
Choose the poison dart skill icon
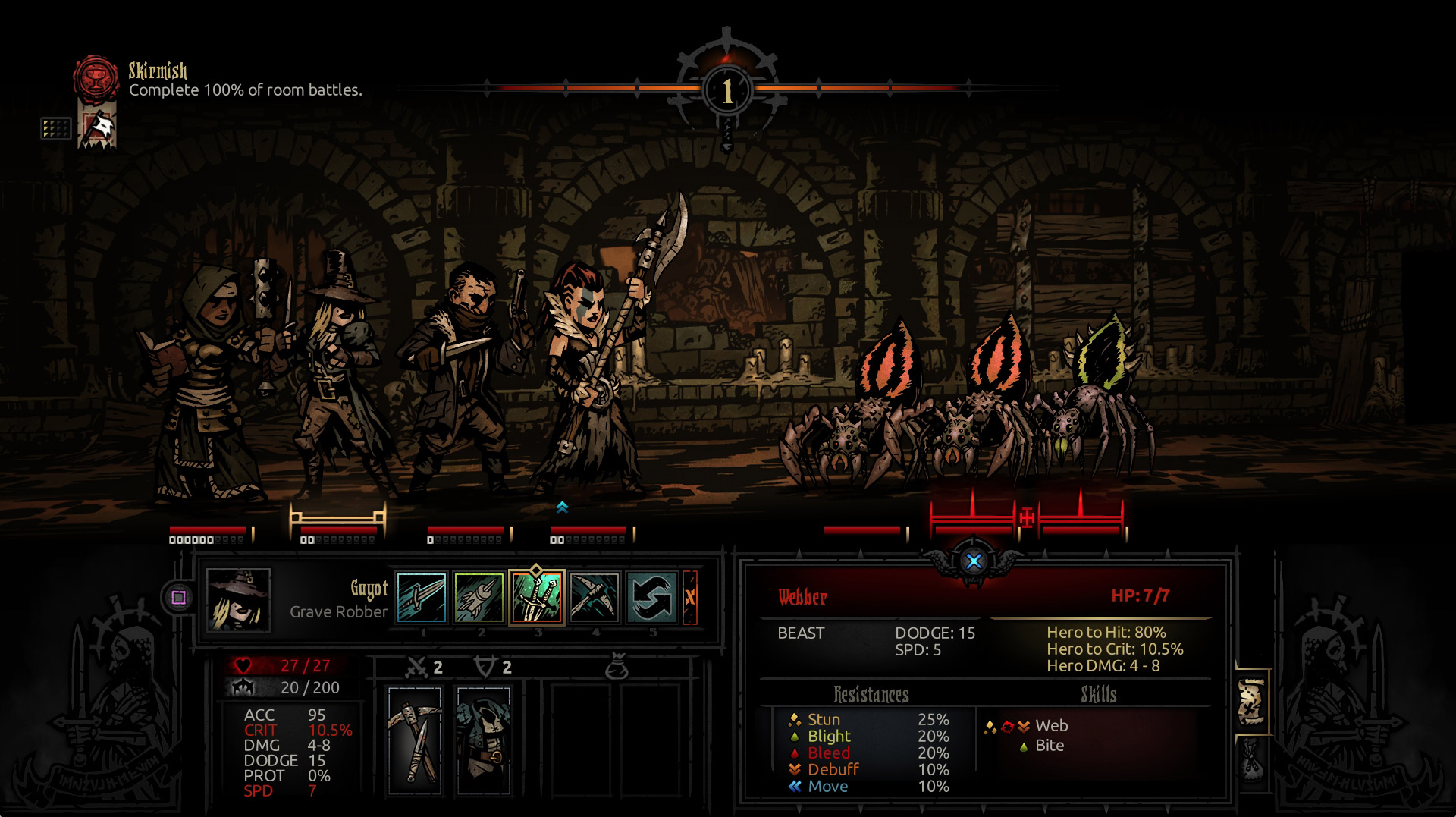point(479,597)
